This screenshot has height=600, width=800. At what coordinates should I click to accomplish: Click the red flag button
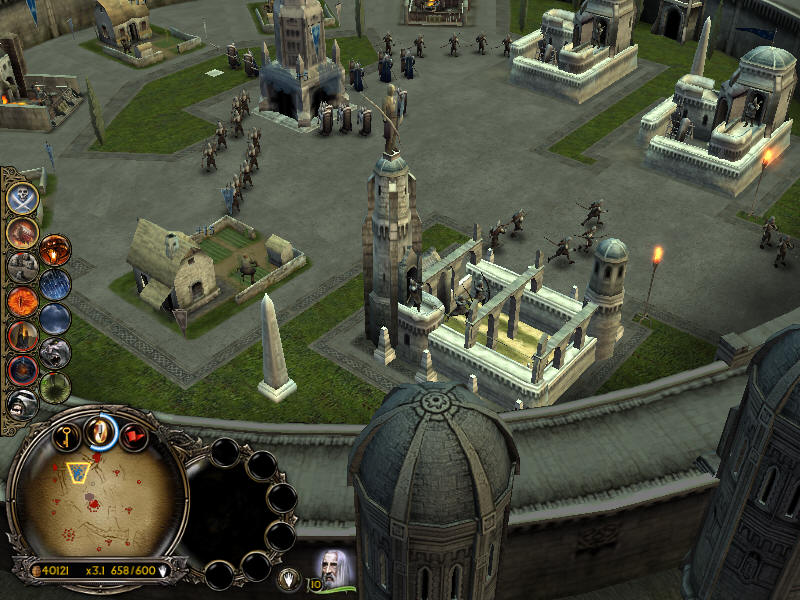pos(133,436)
